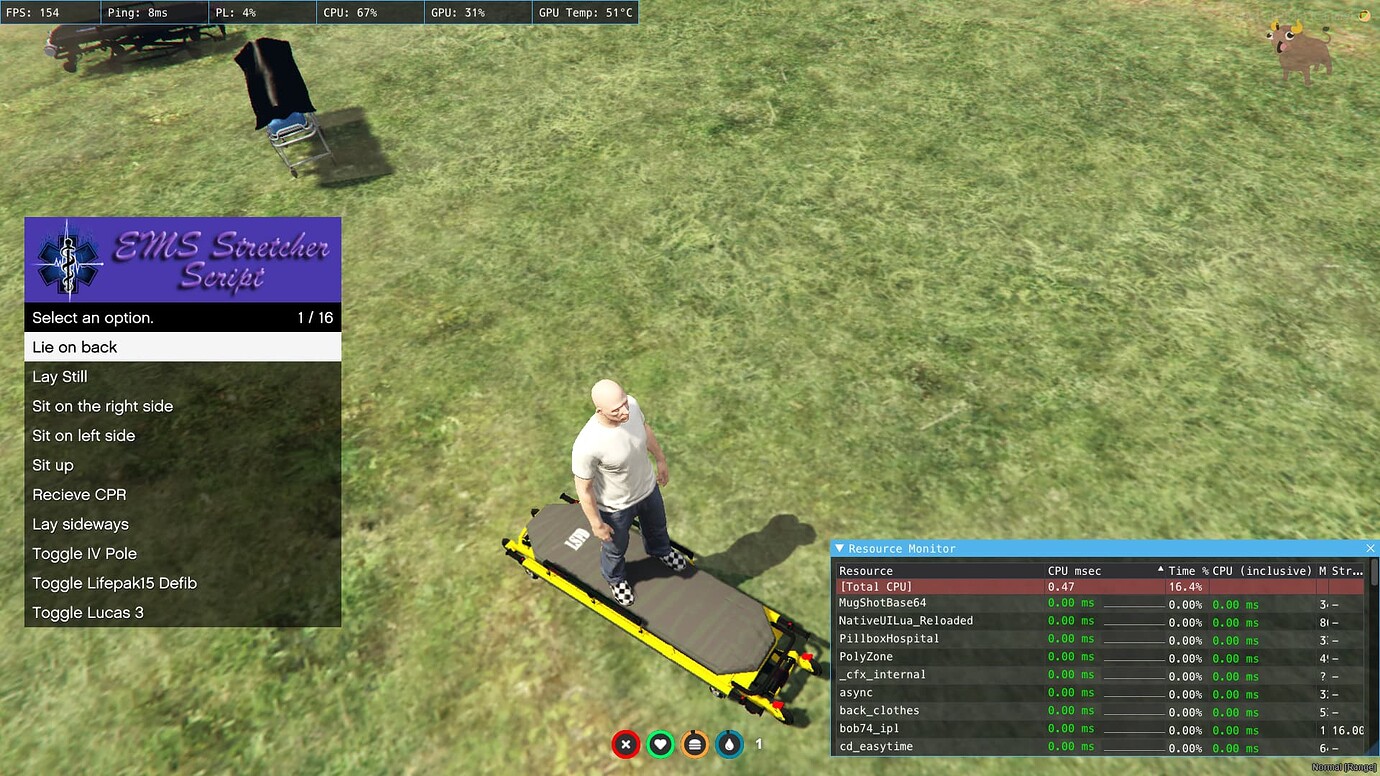Click the EMS Stretcher Script banner logo
The height and width of the screenshot is (776, 1380).
pyautogui.click(x=183, y=258)
